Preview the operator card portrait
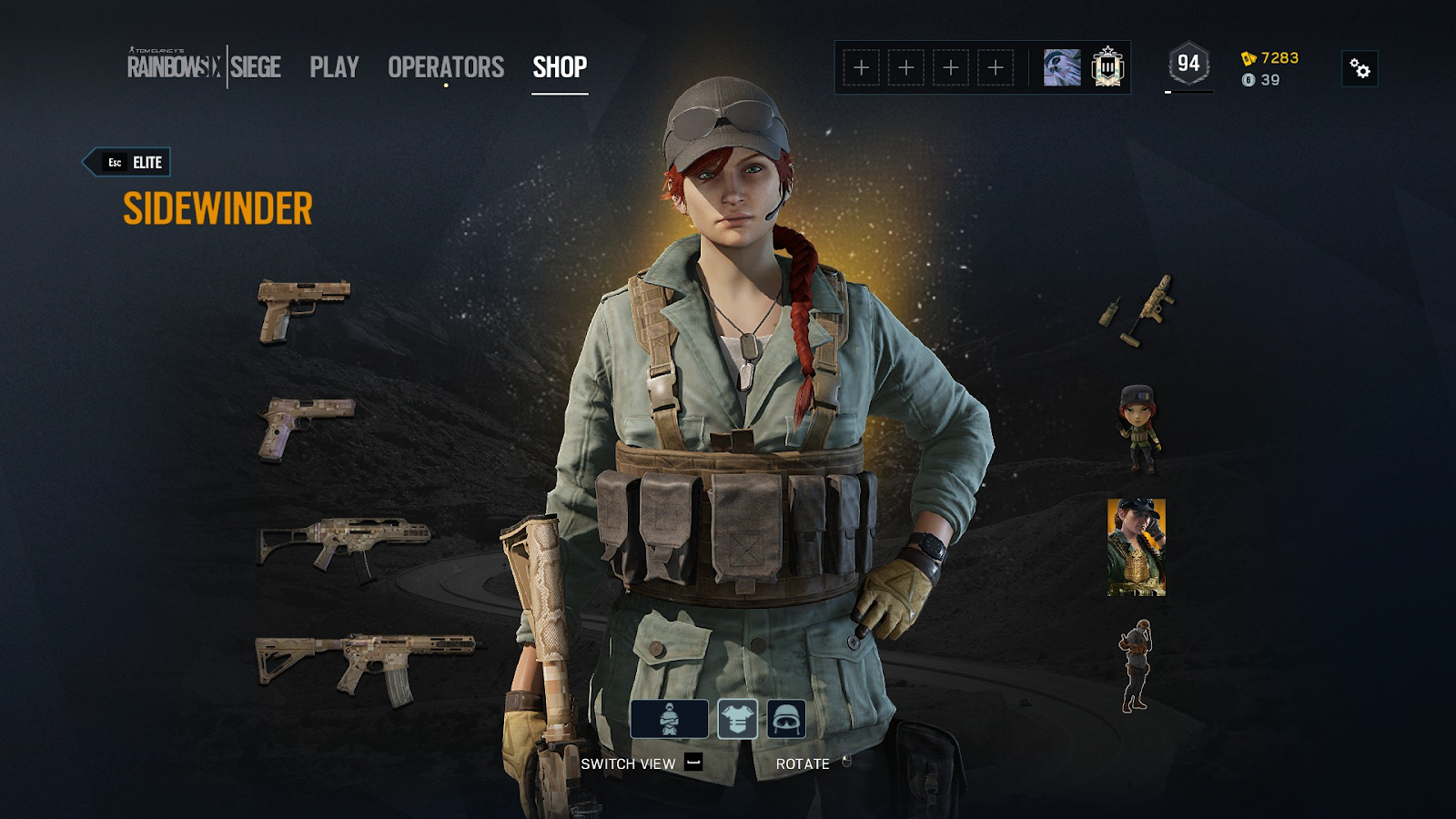 1137,547
